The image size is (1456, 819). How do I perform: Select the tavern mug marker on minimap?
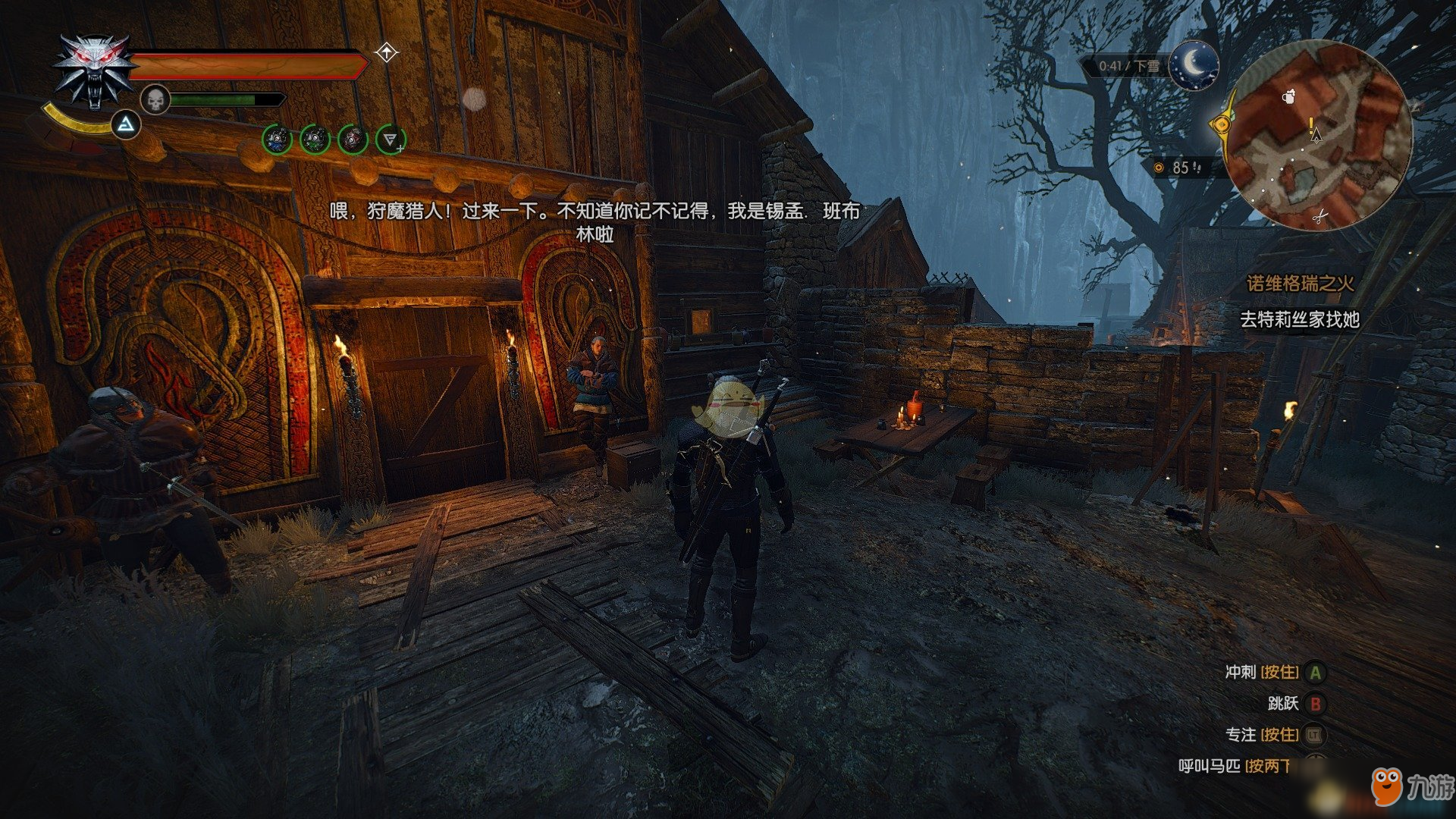click(1288, 96)
